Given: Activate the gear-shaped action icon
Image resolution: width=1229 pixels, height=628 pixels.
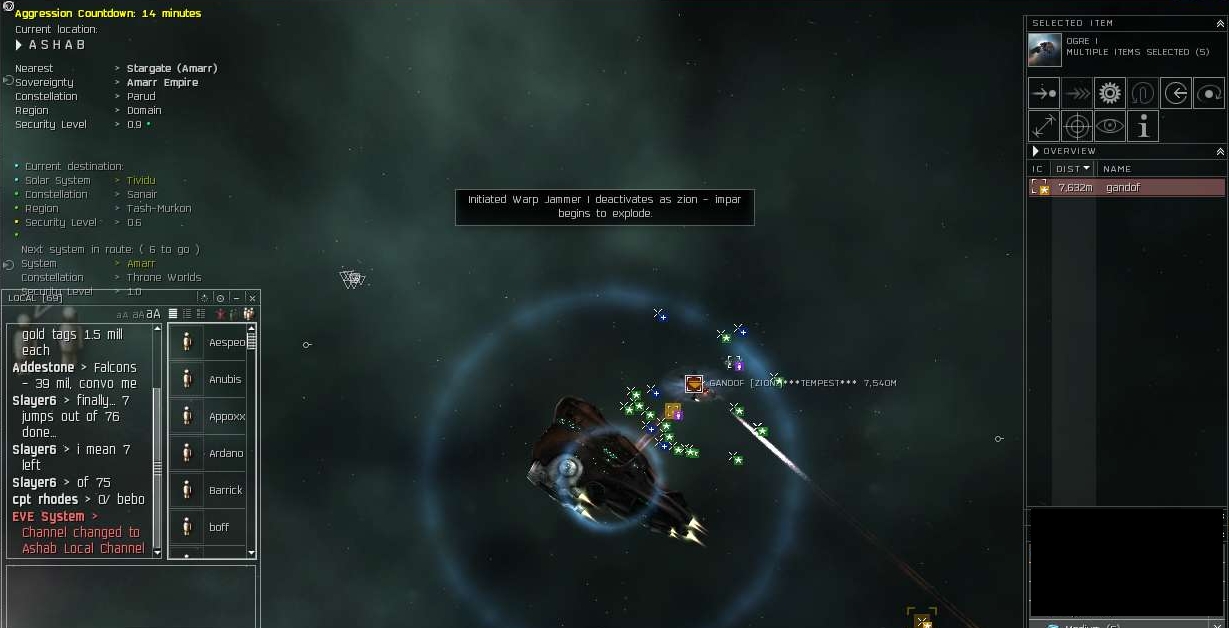Looking at the screenshot, I should [1109, 93].
